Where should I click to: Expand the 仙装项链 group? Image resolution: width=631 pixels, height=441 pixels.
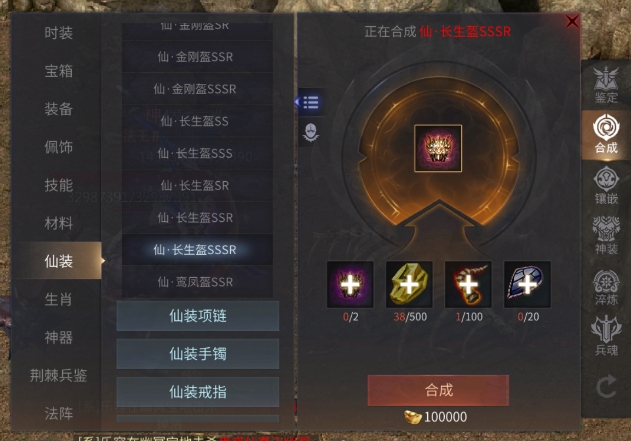tap(197, 316)
